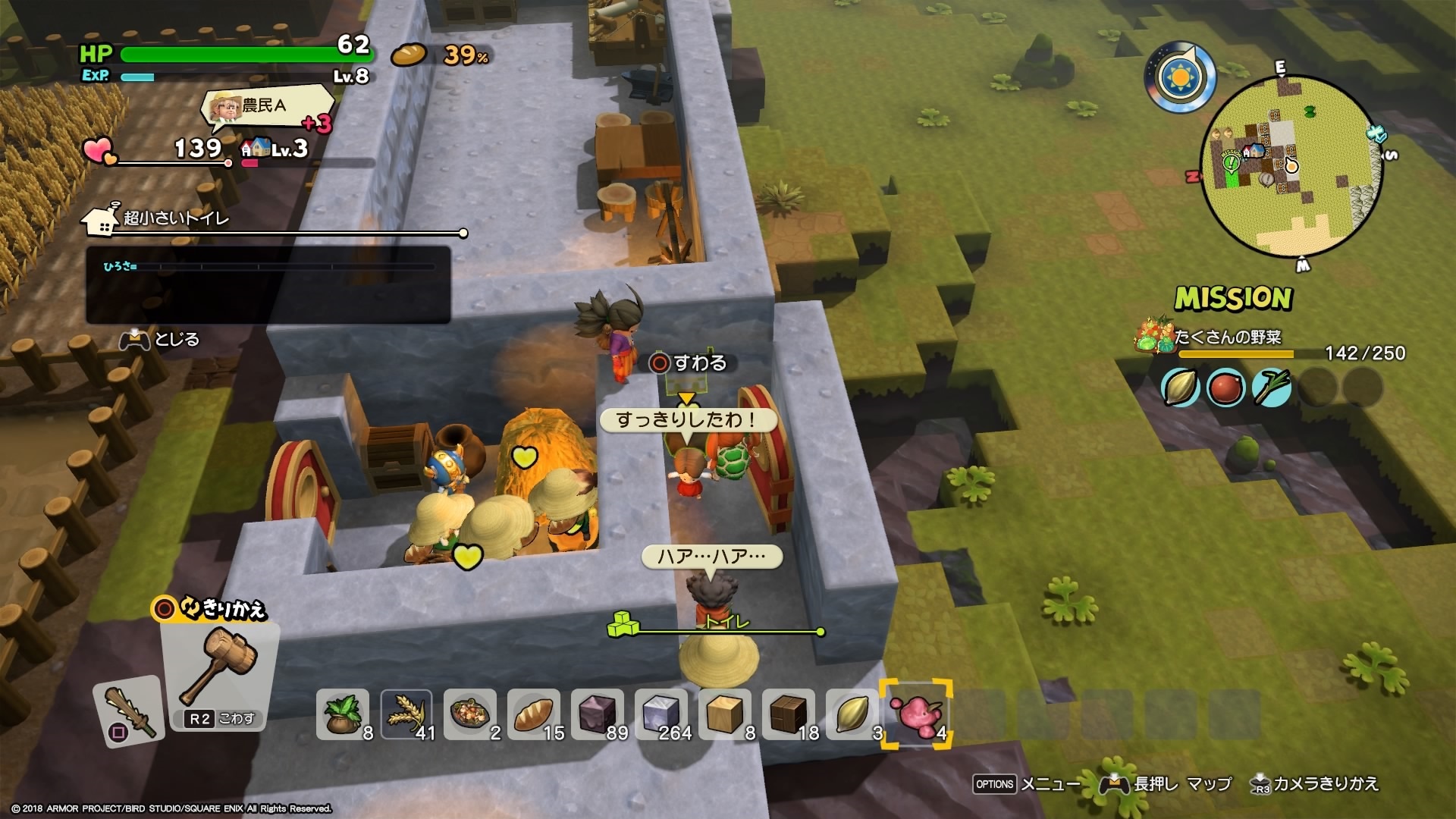
Task: Click the sun day-night clock icon
Action: 1181,77
